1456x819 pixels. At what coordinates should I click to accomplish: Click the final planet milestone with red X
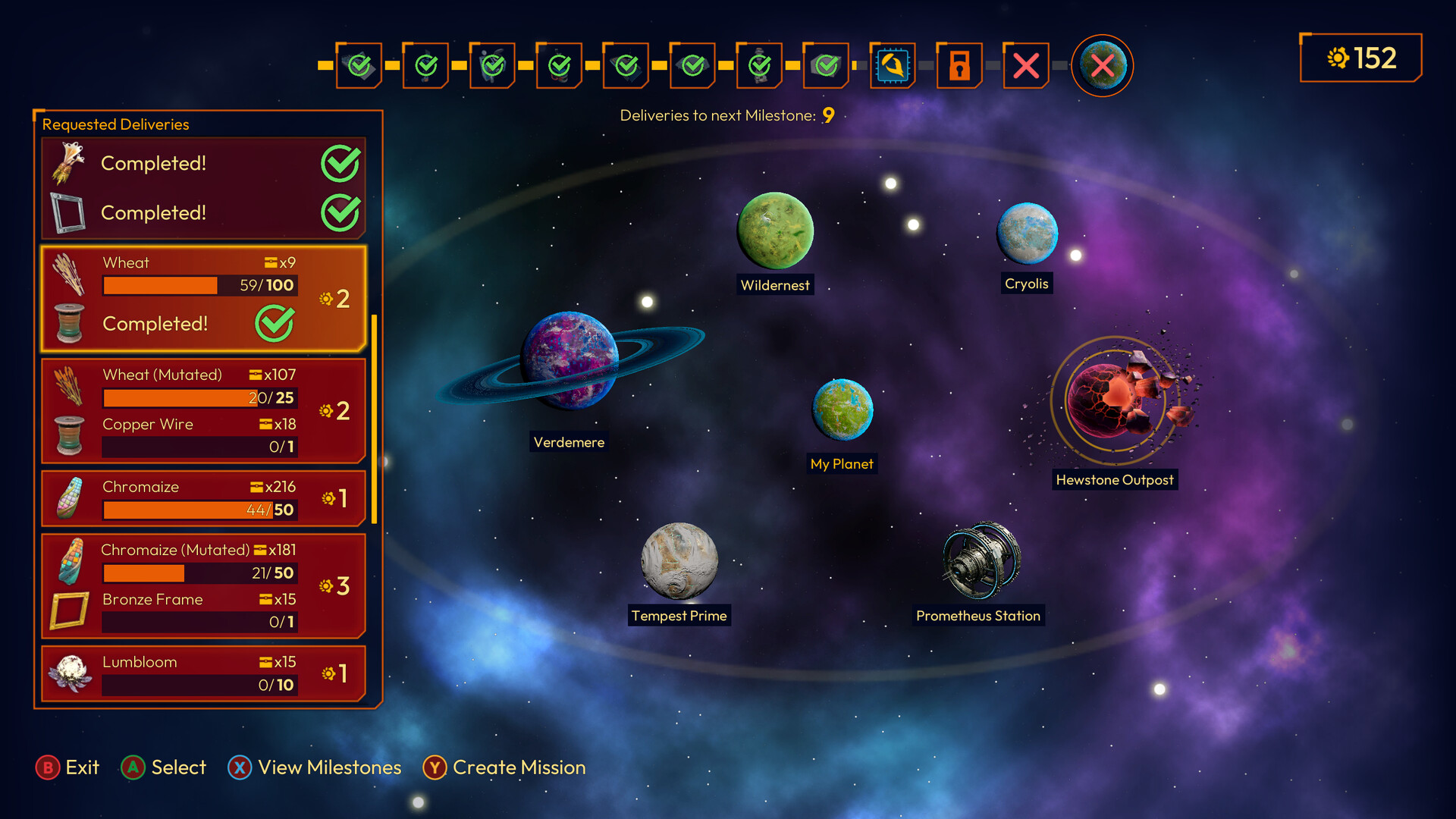(x=1102, y=66)
